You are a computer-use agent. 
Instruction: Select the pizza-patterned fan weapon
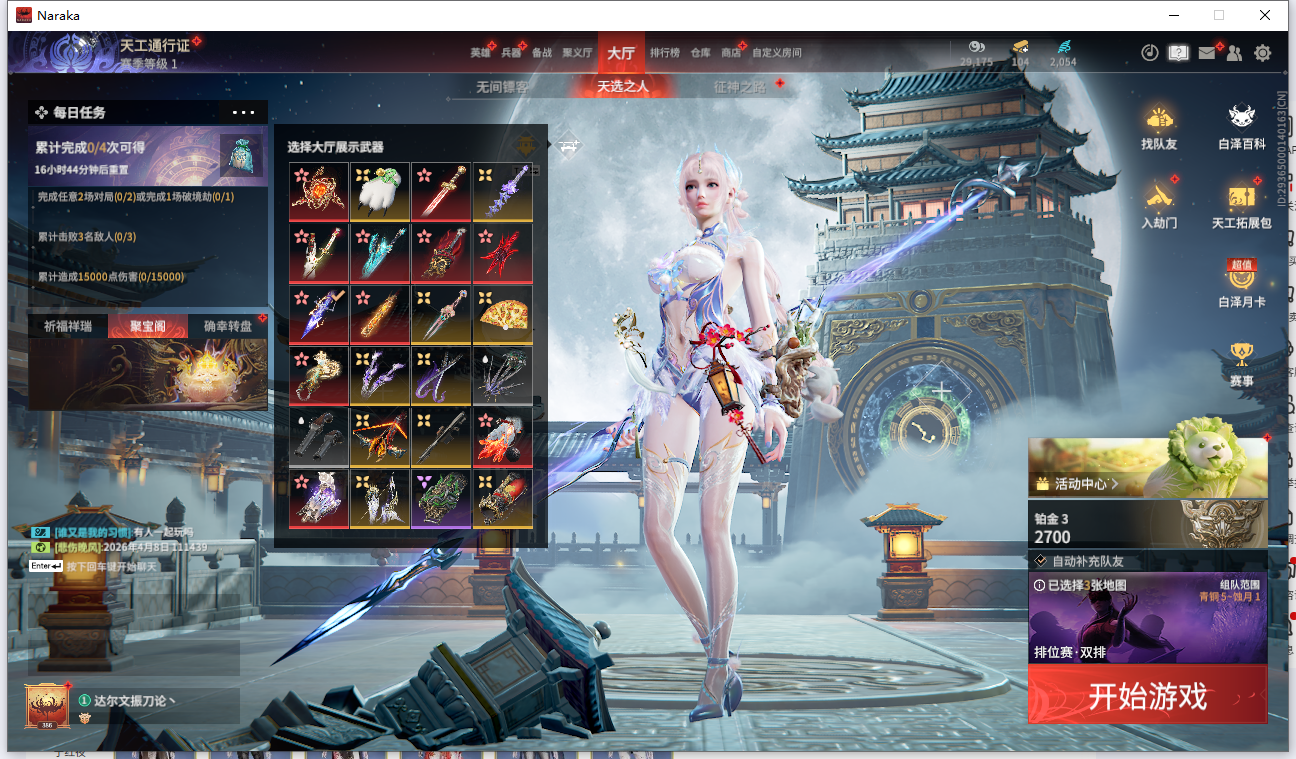(x=503, y=313)
